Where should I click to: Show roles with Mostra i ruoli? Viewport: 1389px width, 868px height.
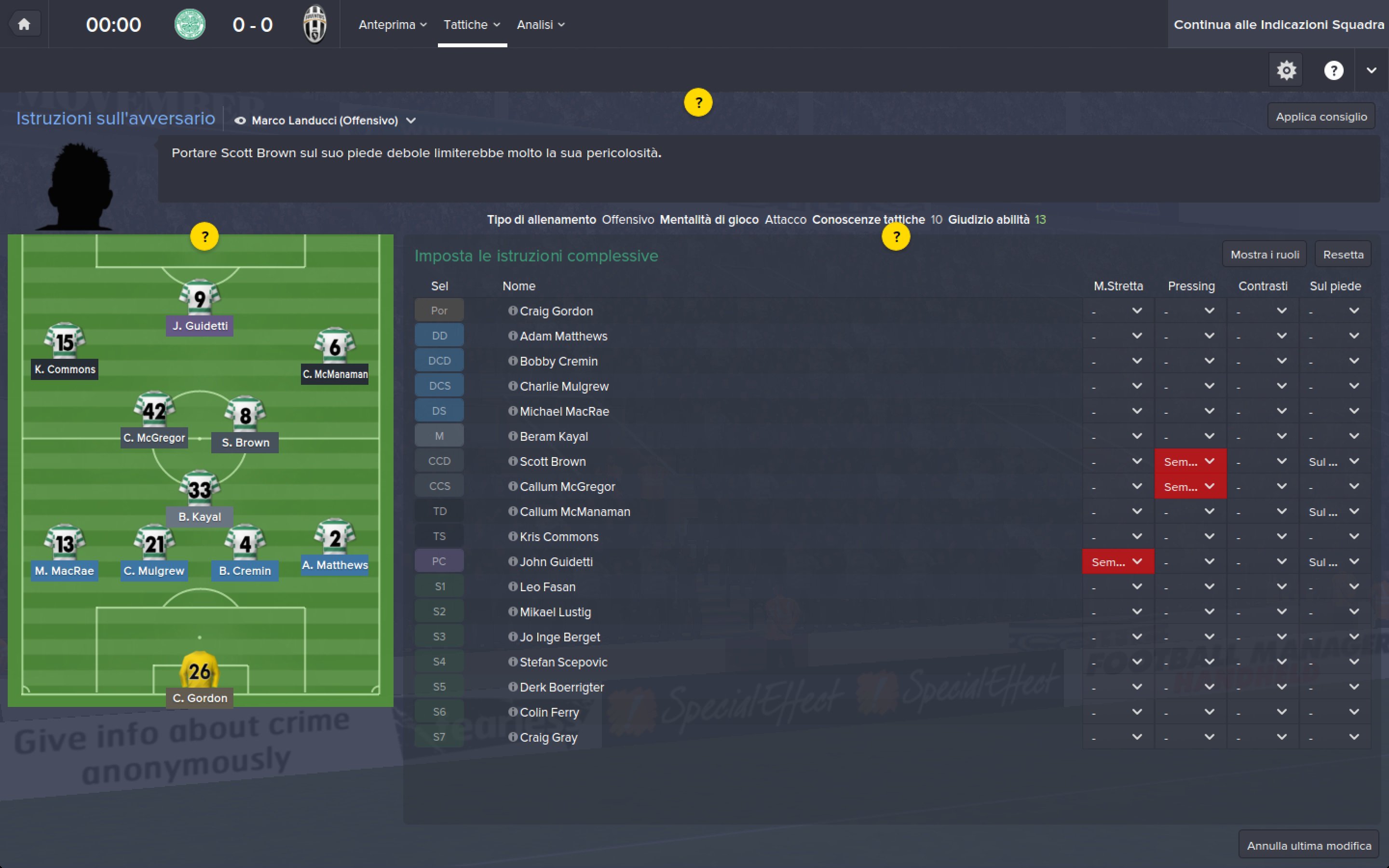coord(1265,254)
